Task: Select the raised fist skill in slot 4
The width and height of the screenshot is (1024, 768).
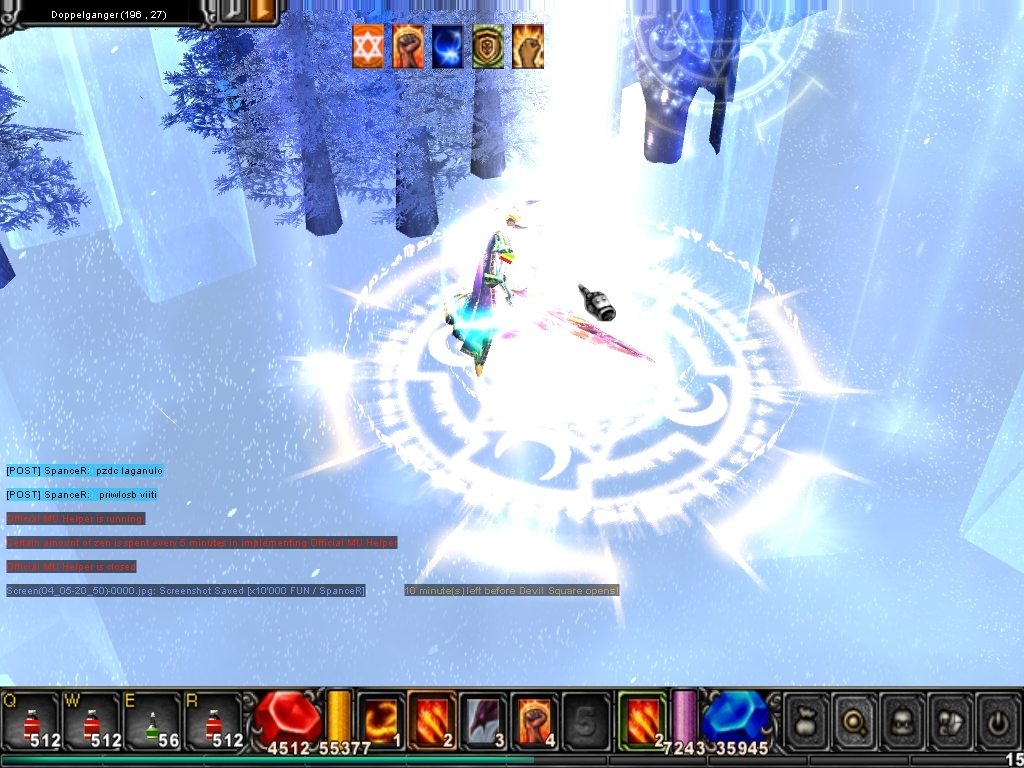Action: (535, 718)
